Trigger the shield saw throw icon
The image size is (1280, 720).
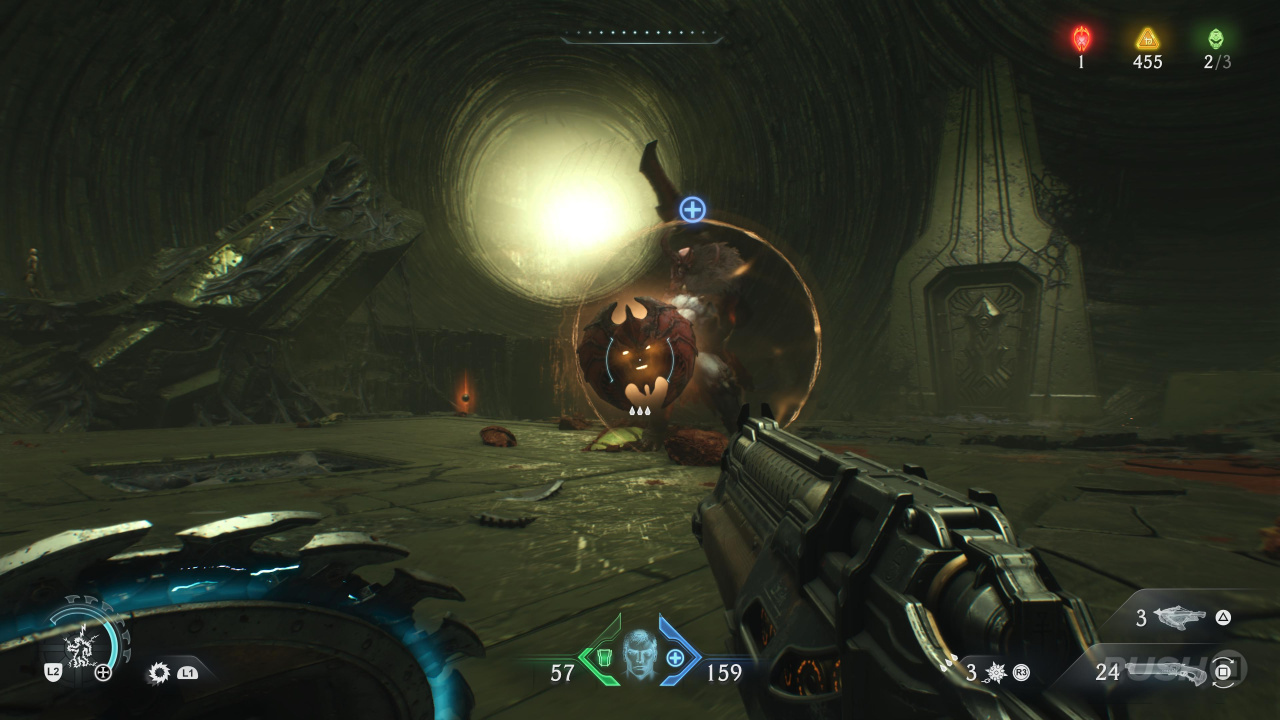tap(158, 673)
